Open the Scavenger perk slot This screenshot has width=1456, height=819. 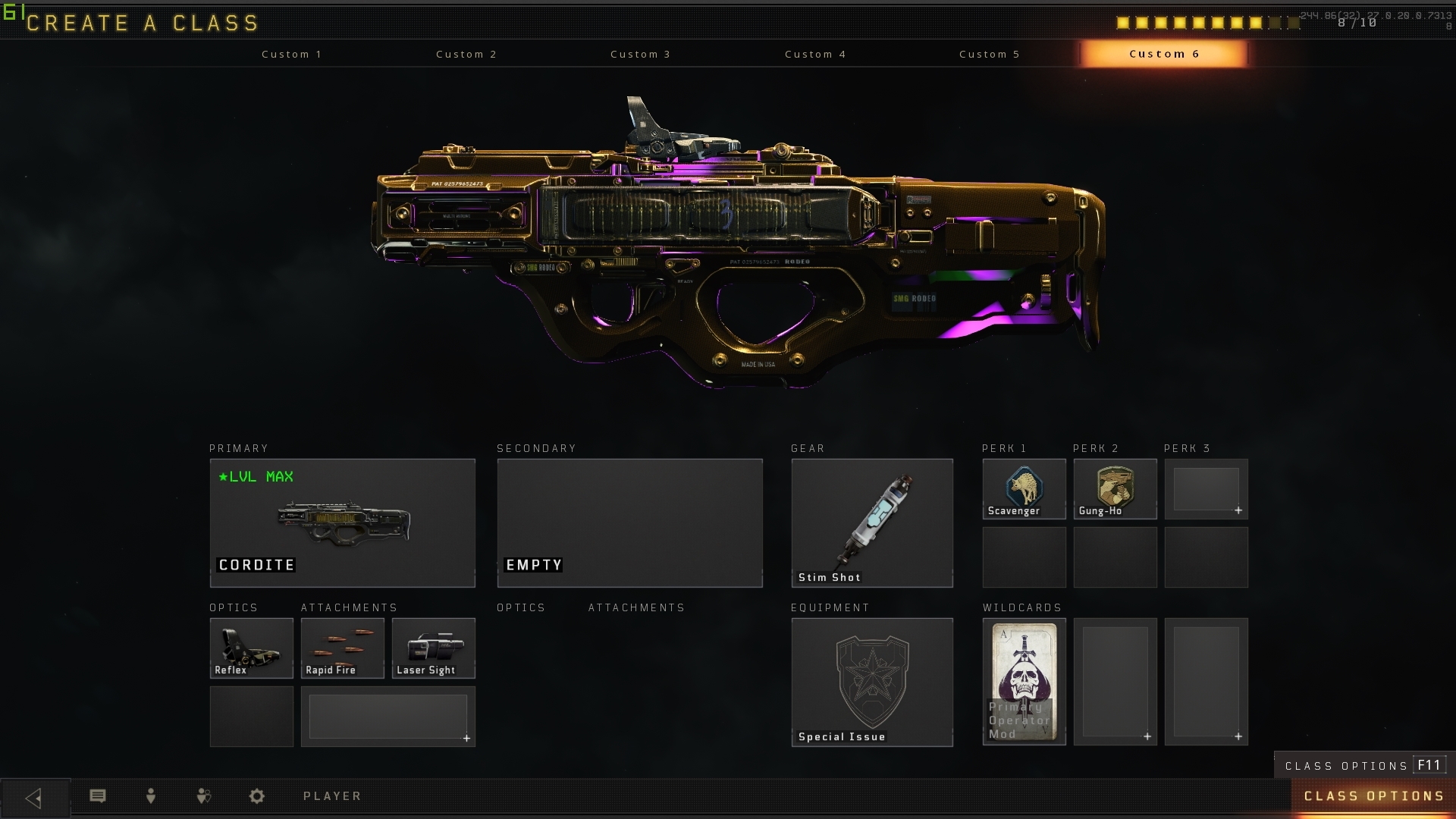(1024, 488)
